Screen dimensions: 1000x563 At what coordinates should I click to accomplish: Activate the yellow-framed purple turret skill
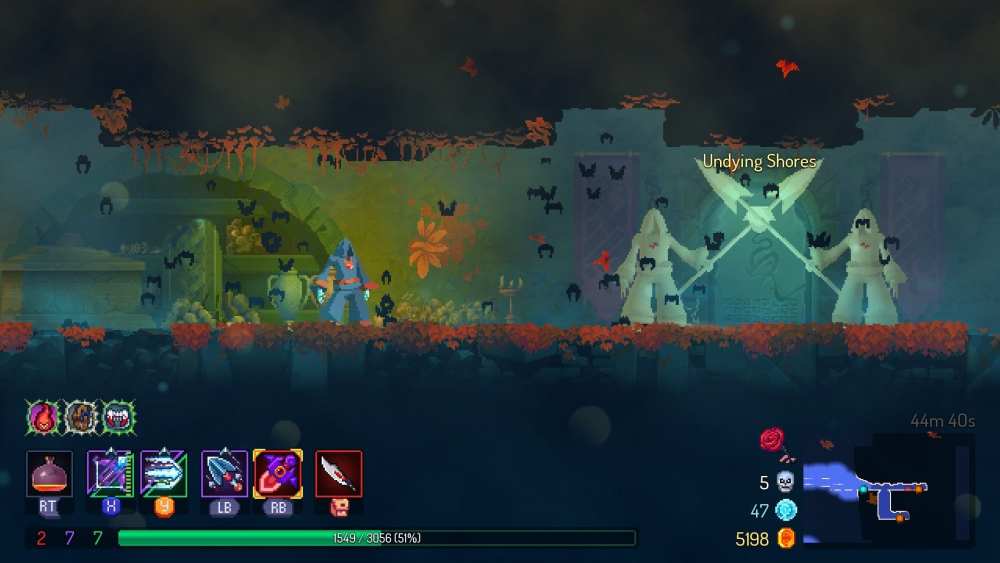click(x=278, y=473)
